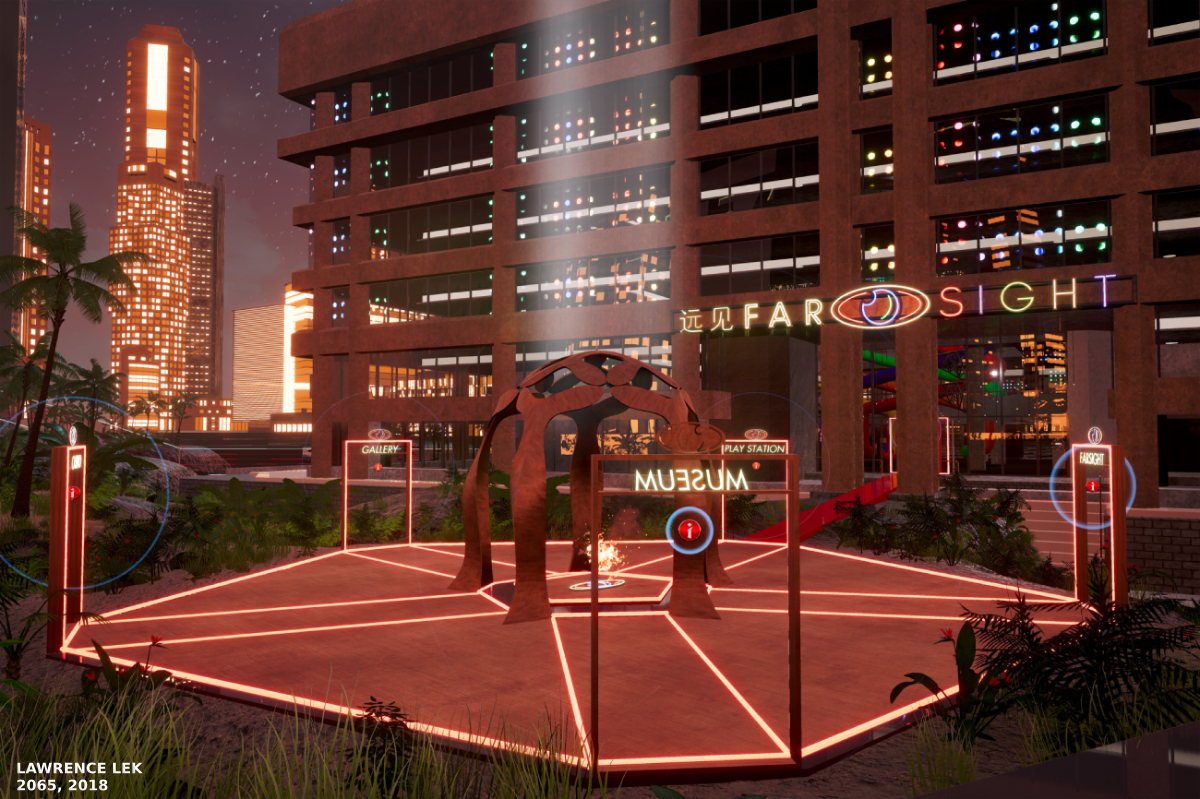Open the Farsight pylon info marker
Screen dimensions: 1200x799
click(1092, 486)
